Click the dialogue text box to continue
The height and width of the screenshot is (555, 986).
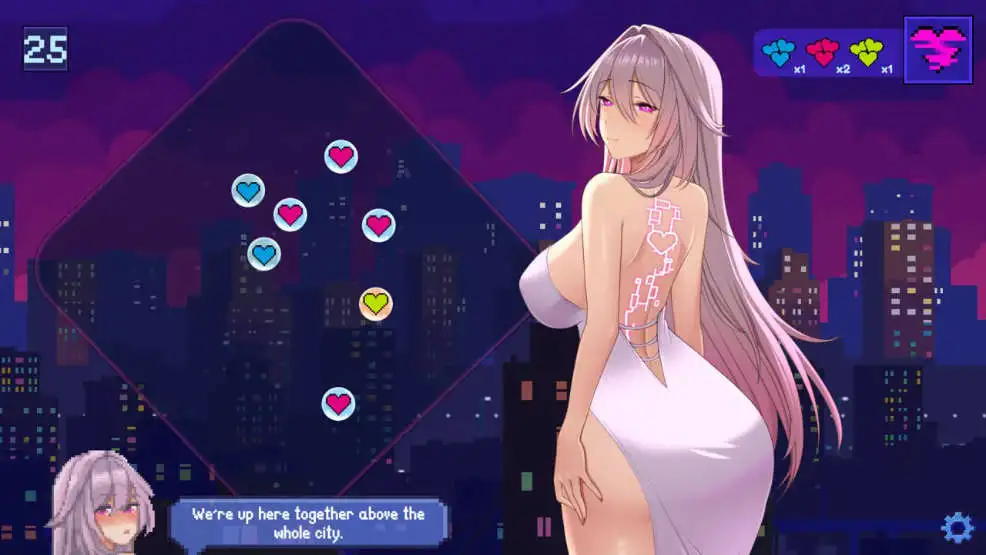tap(309, 523)
